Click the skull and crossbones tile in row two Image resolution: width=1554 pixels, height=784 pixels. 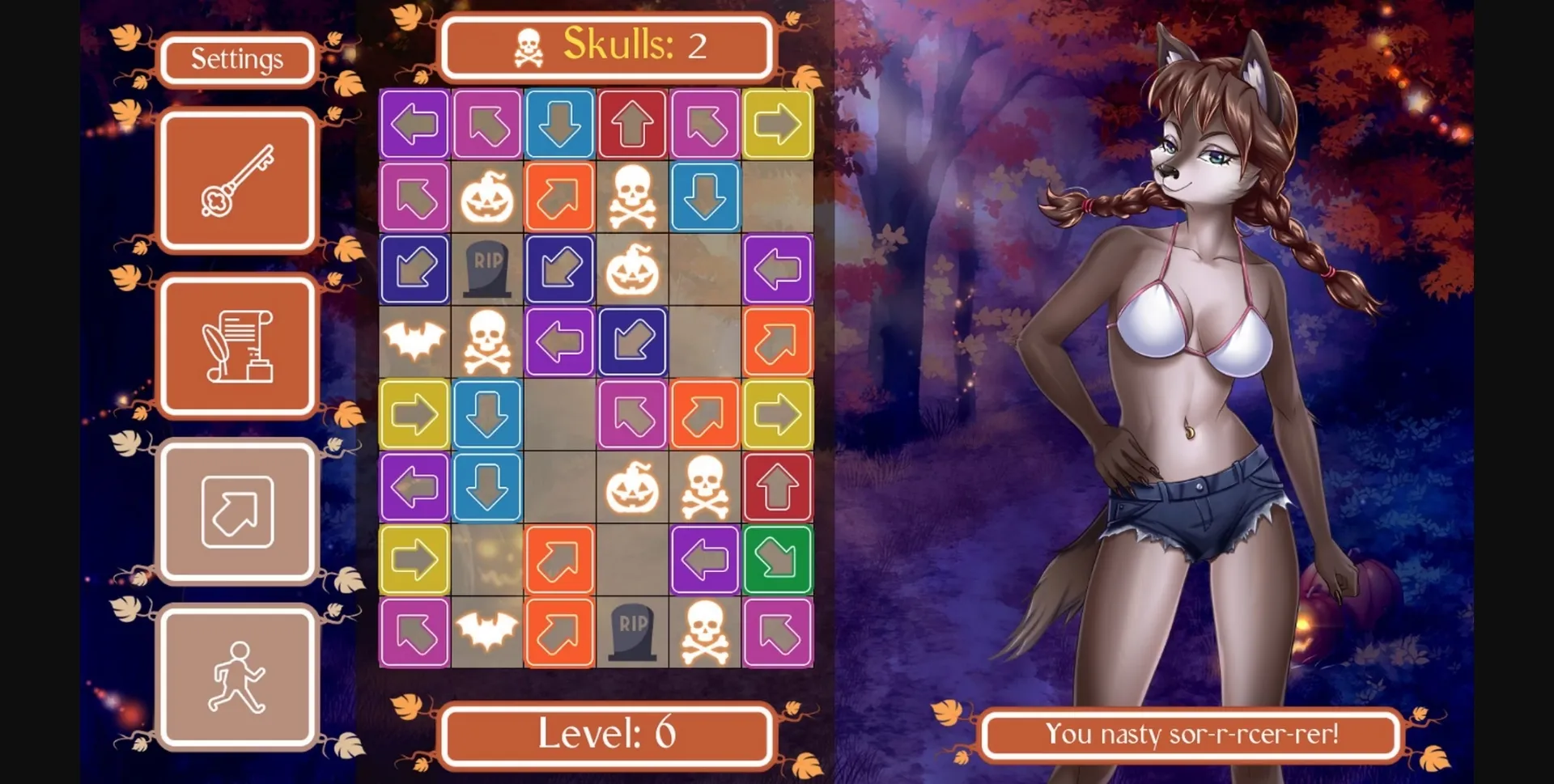632,197
